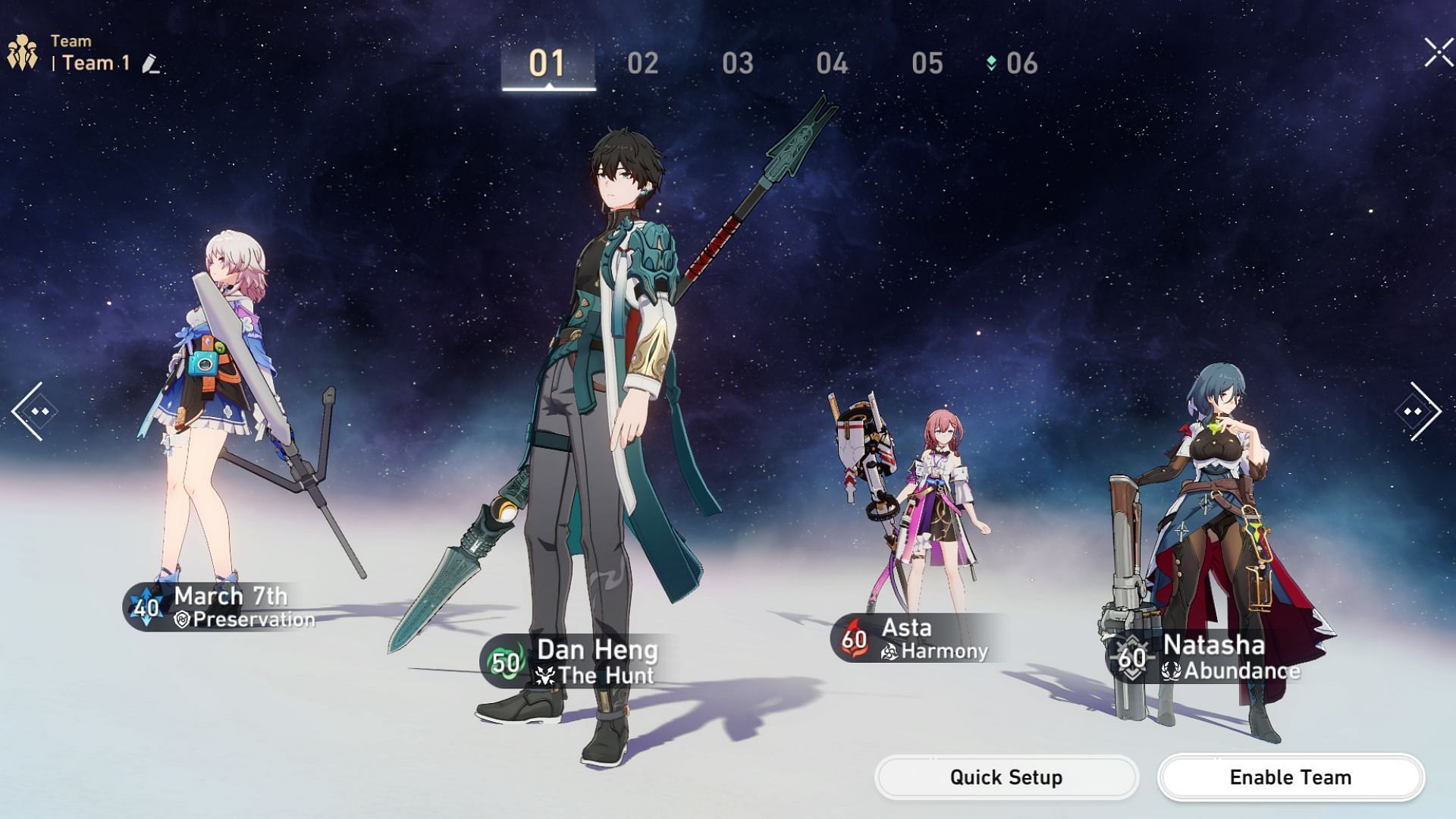This screenshot has height=819, width=1456.
Task: Close the team setup screen
Action: tap(1438, 53)
